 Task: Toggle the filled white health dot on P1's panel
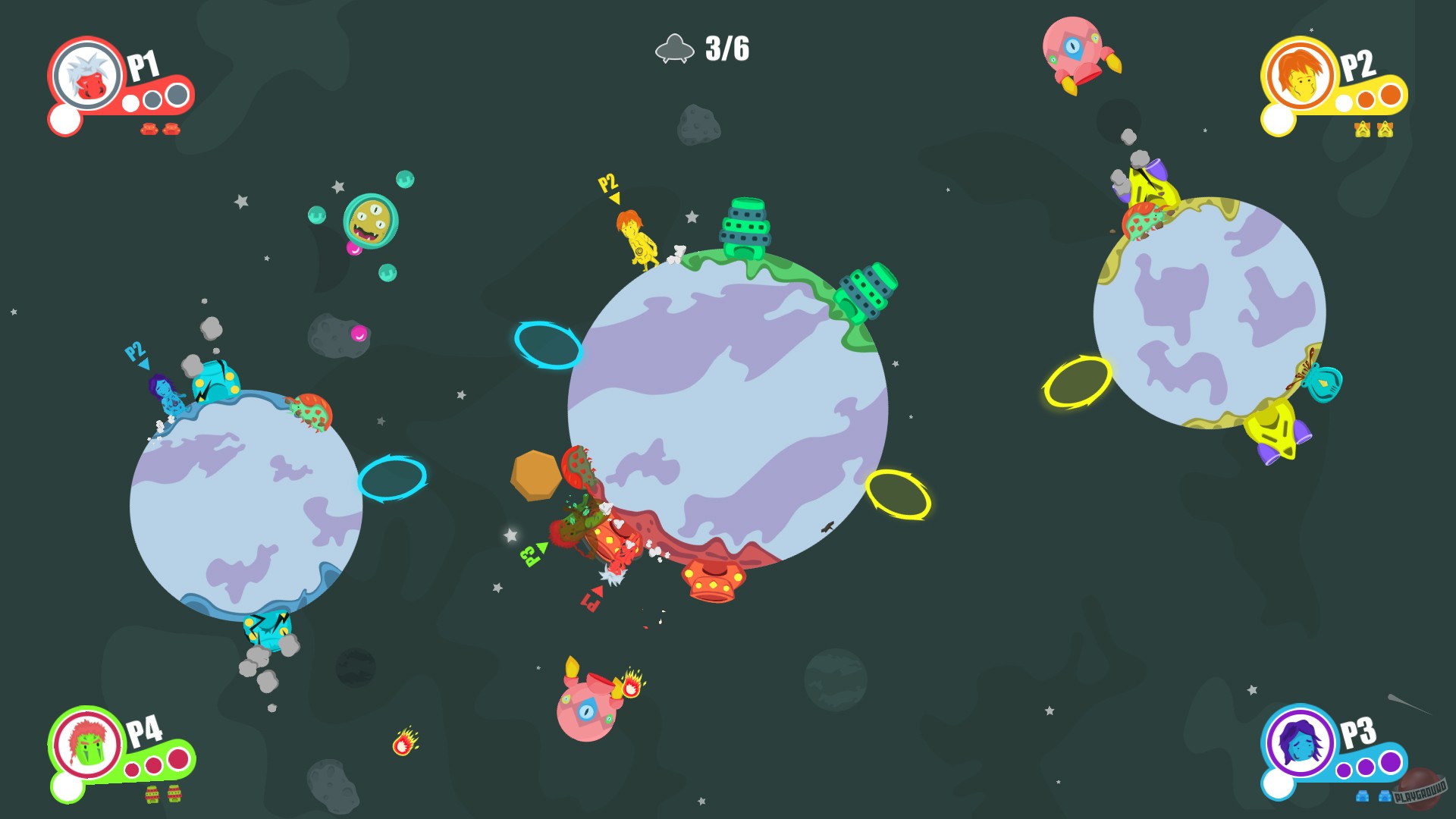click(131, 102)
